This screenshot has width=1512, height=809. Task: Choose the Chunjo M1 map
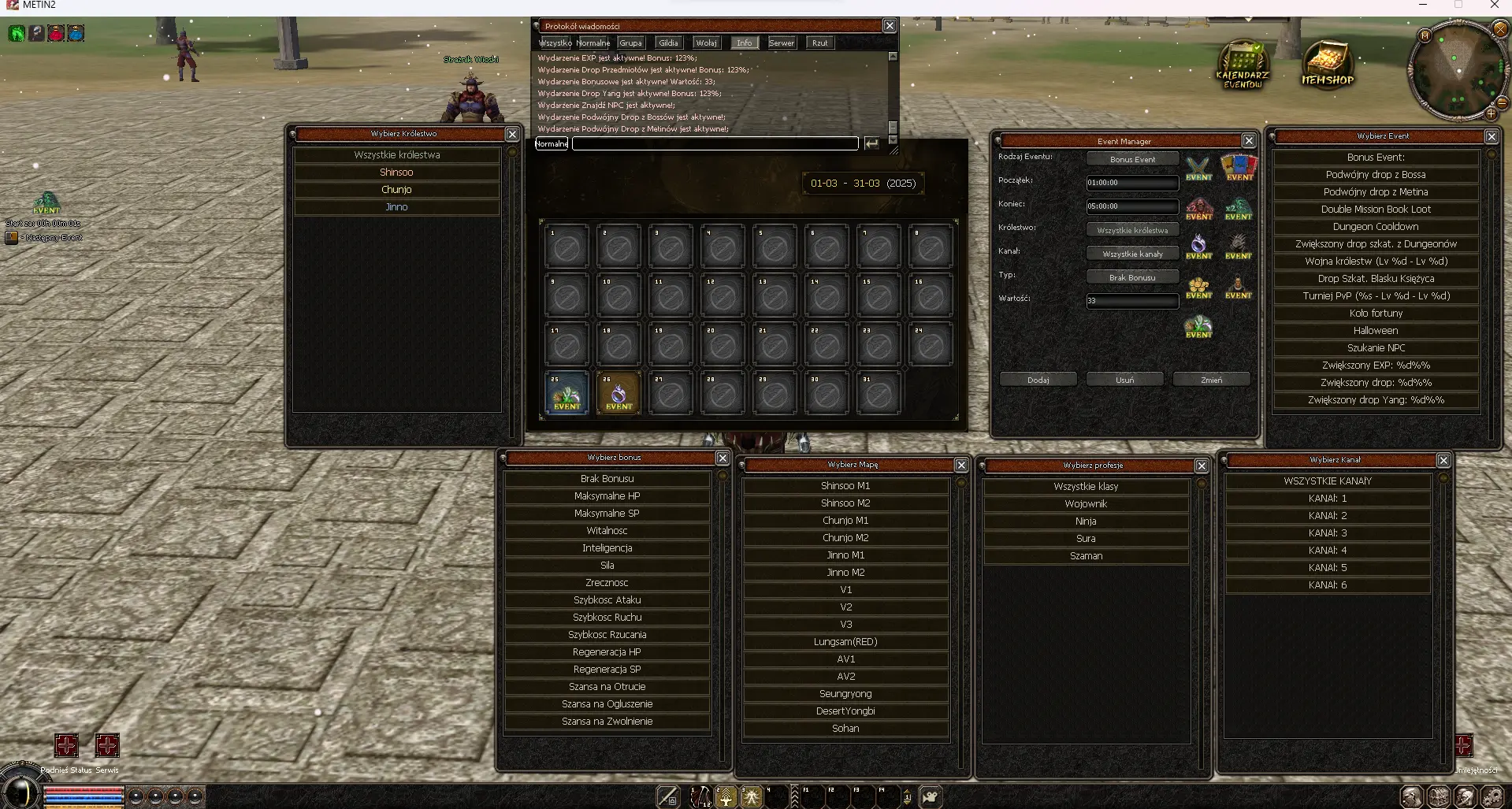pyautogui.click(x=845, y=521)
